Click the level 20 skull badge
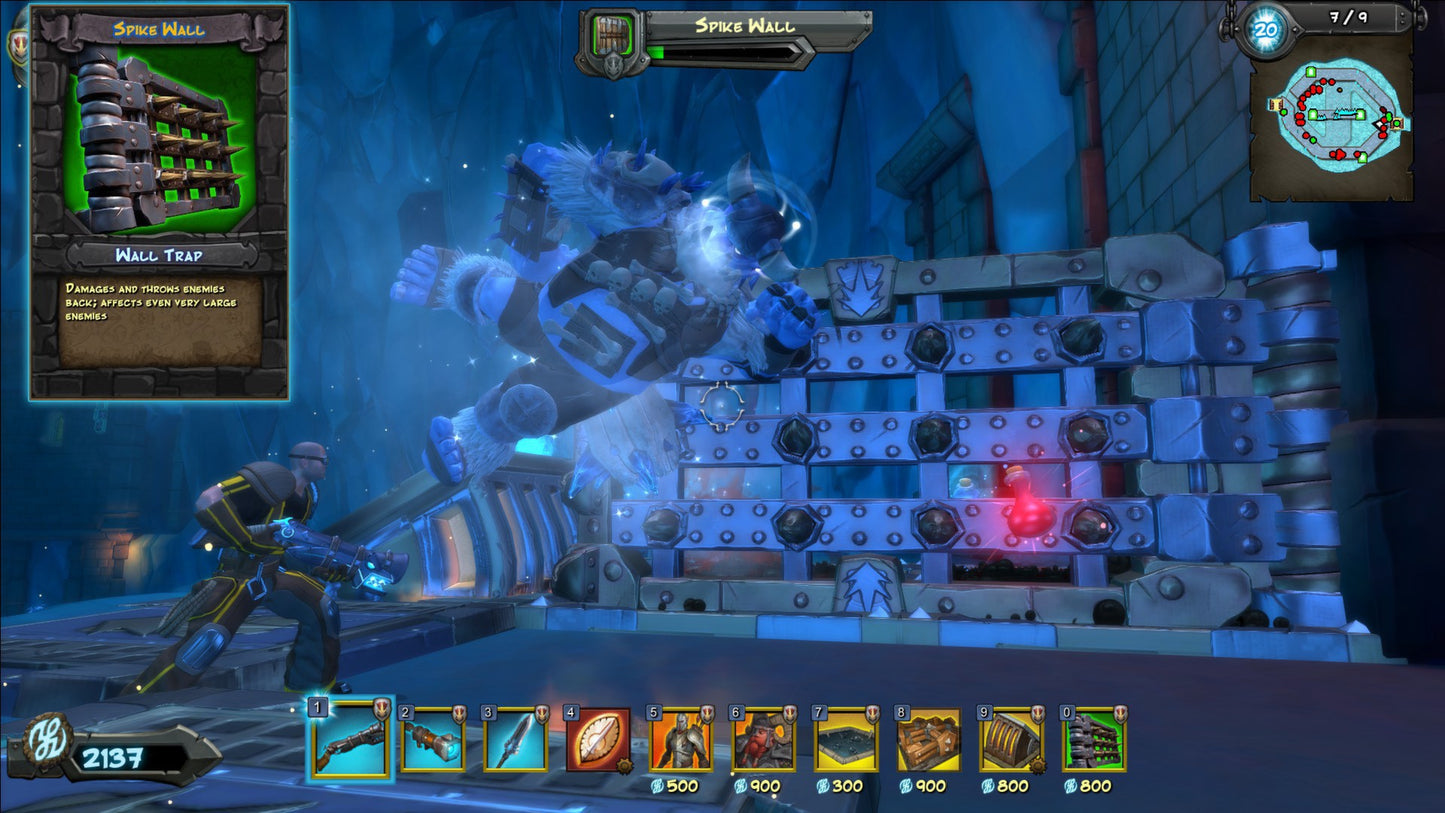Image resolution: width=1445 pixels, height=813 pixels. 1264,29
